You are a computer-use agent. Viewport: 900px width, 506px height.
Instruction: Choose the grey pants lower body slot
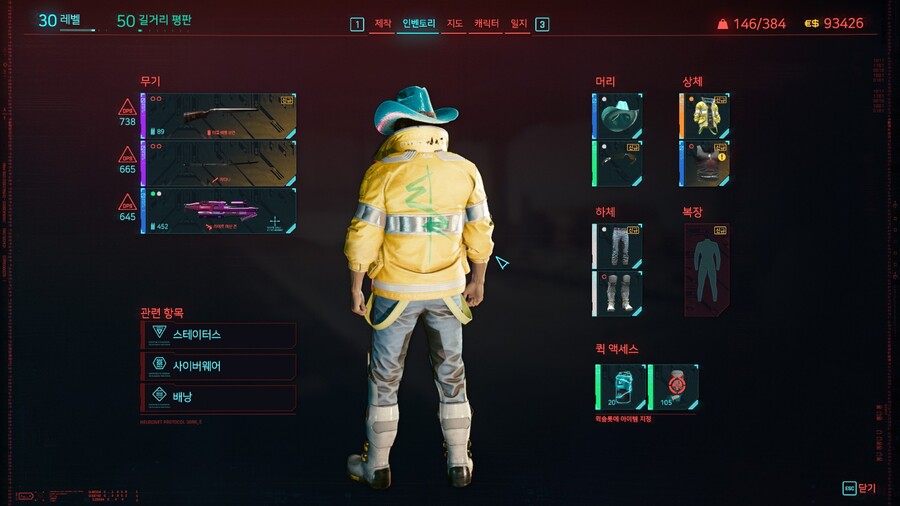[x=618, y=246]
